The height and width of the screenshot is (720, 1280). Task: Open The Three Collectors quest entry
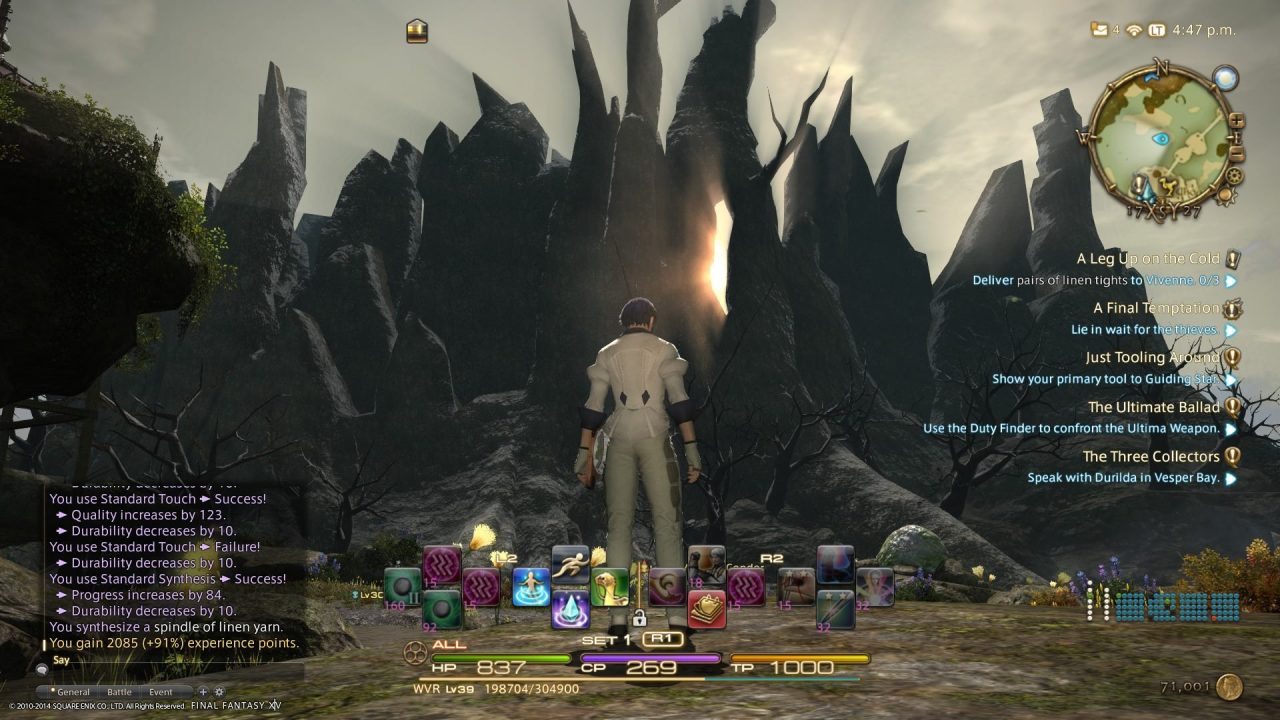(1151, 456)
